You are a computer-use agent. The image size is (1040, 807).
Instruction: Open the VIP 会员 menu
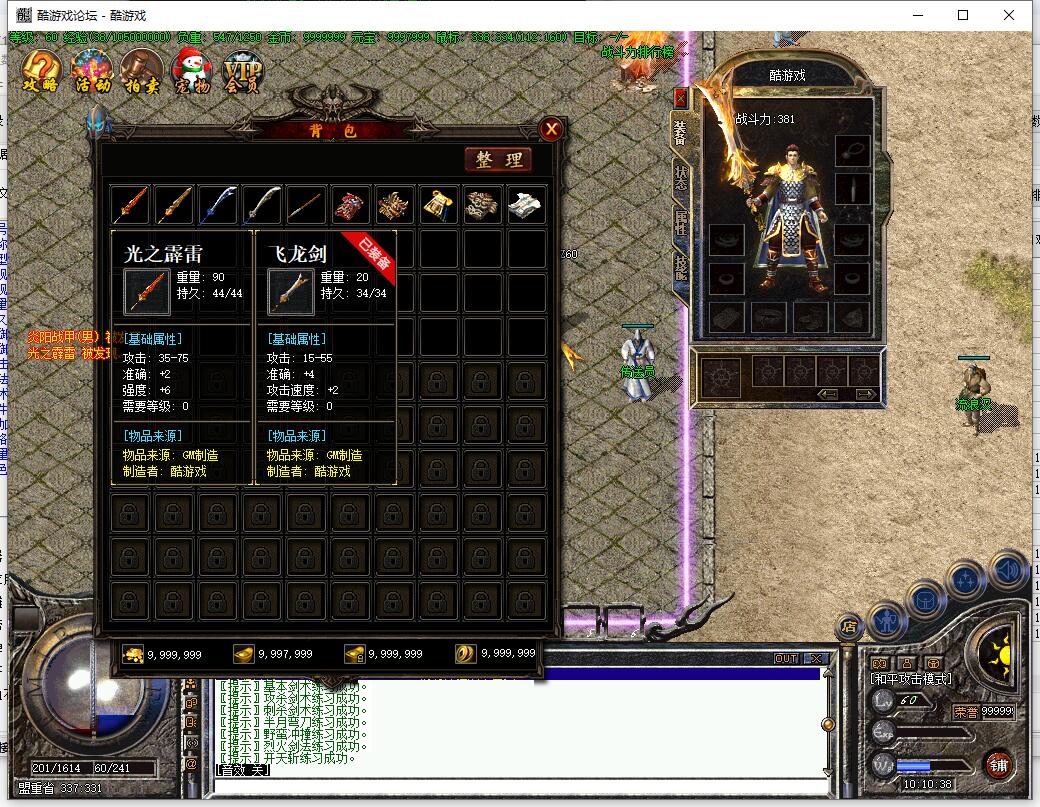(x=242, y=71)
